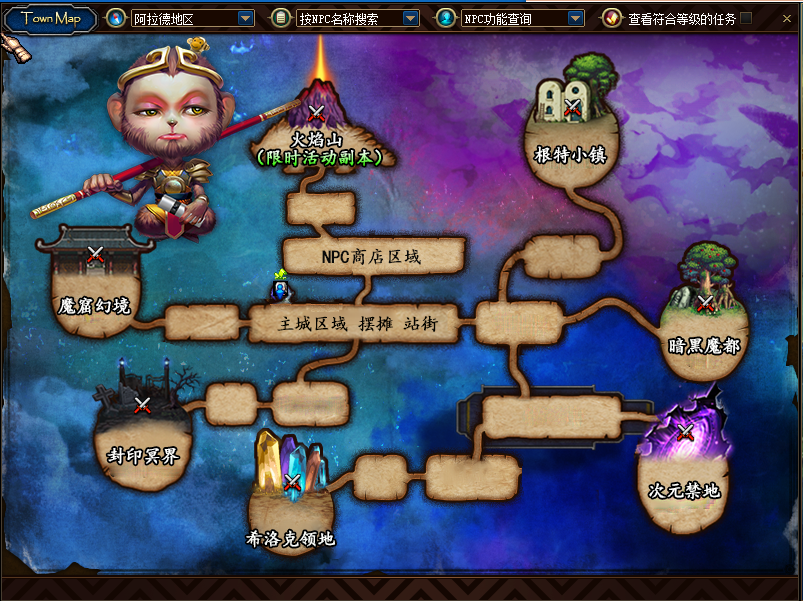
Task: Toggle the 查看符合等级的任务 checkbox
Action: coord(746,18)
